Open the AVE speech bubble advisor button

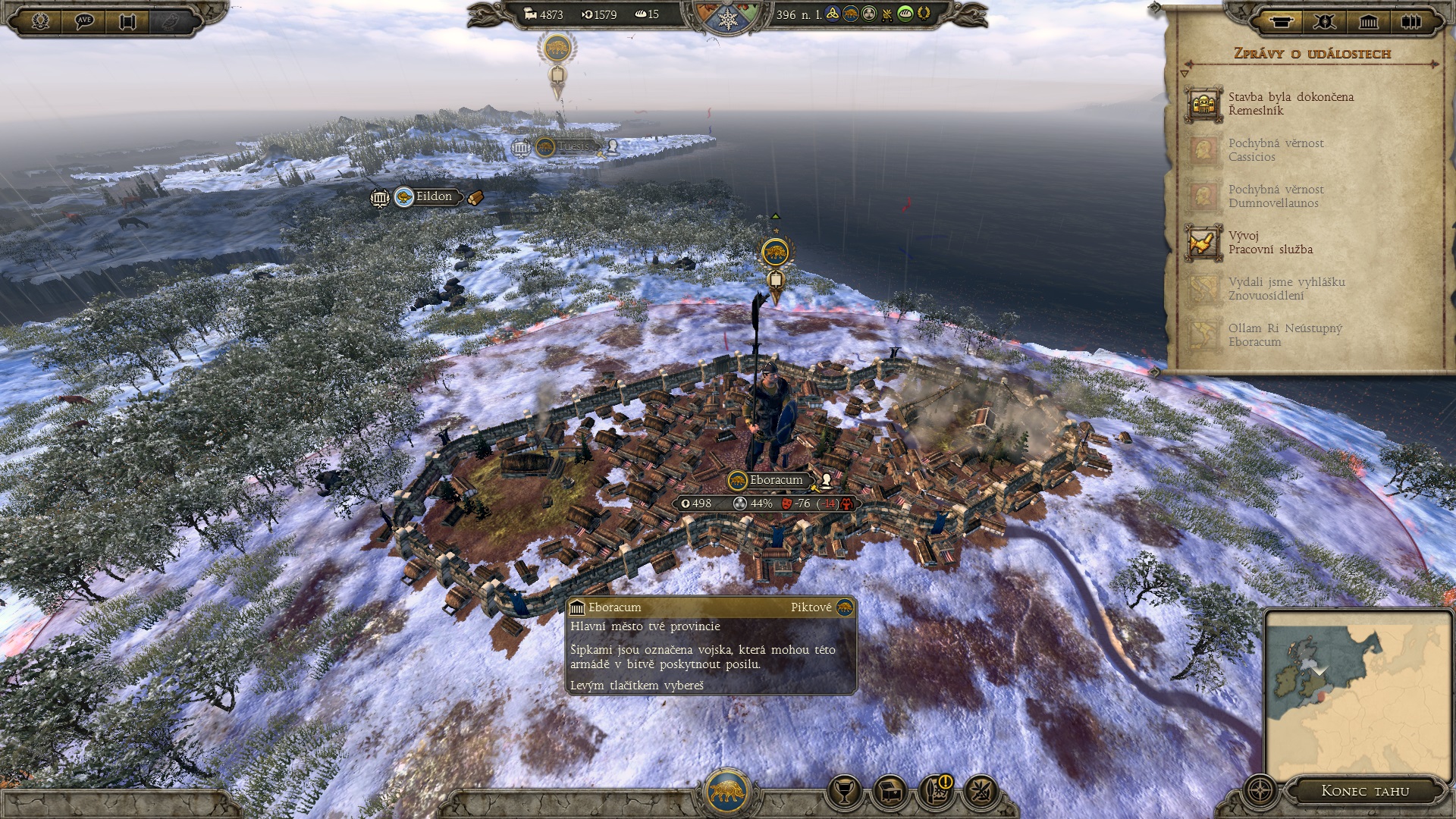84,20
